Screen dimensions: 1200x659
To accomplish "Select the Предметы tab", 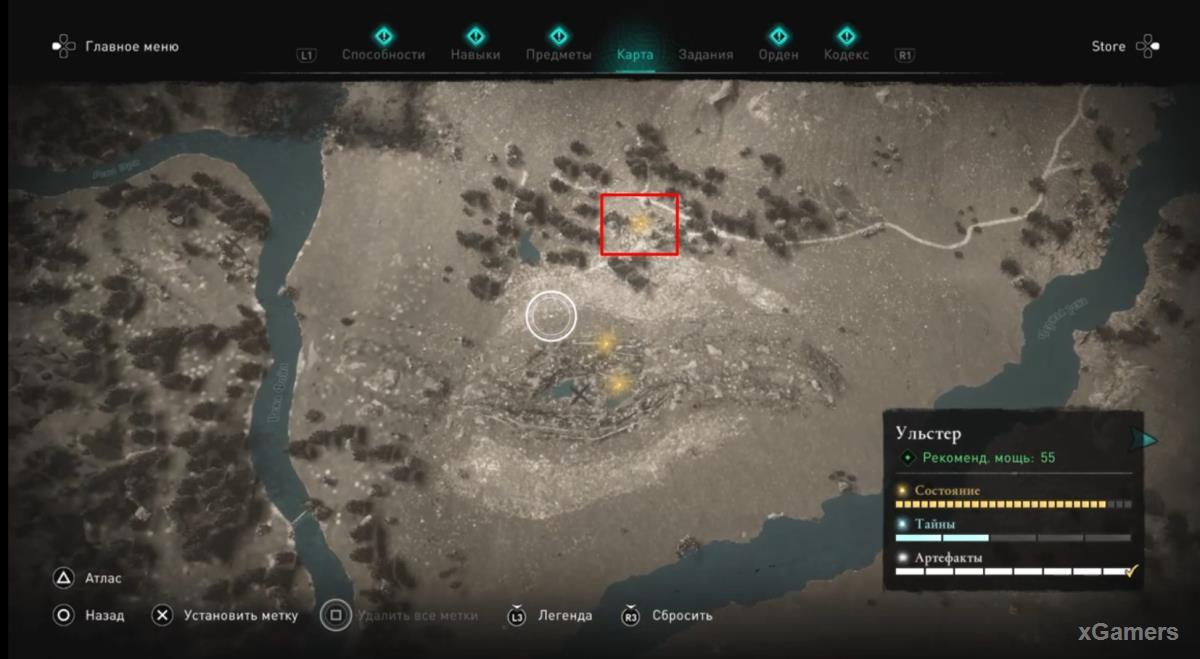I will [x=559, y=55].
